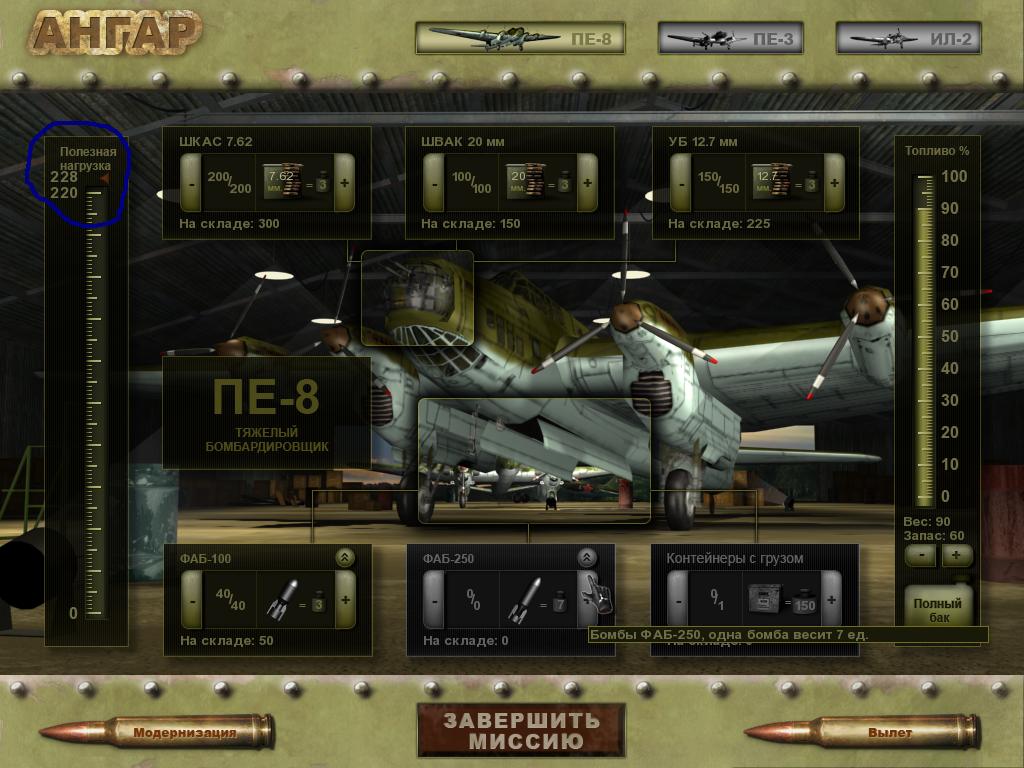1024x768 pixels.
Task: Click the ФАБ-250 panel expand arrow
Action: point(587,558)
